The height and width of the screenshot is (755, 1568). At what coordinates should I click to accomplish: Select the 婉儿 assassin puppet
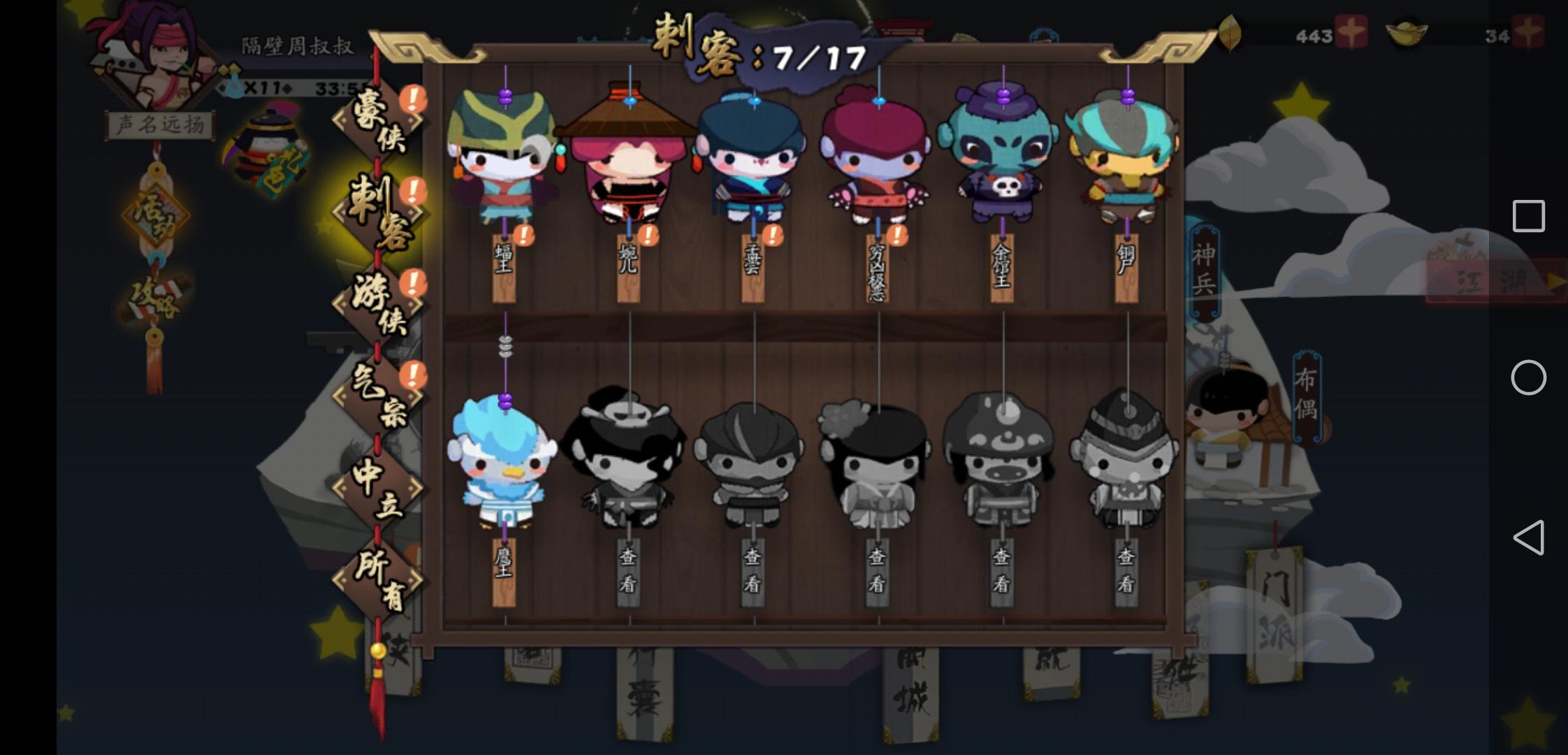(x=629, y=161)
